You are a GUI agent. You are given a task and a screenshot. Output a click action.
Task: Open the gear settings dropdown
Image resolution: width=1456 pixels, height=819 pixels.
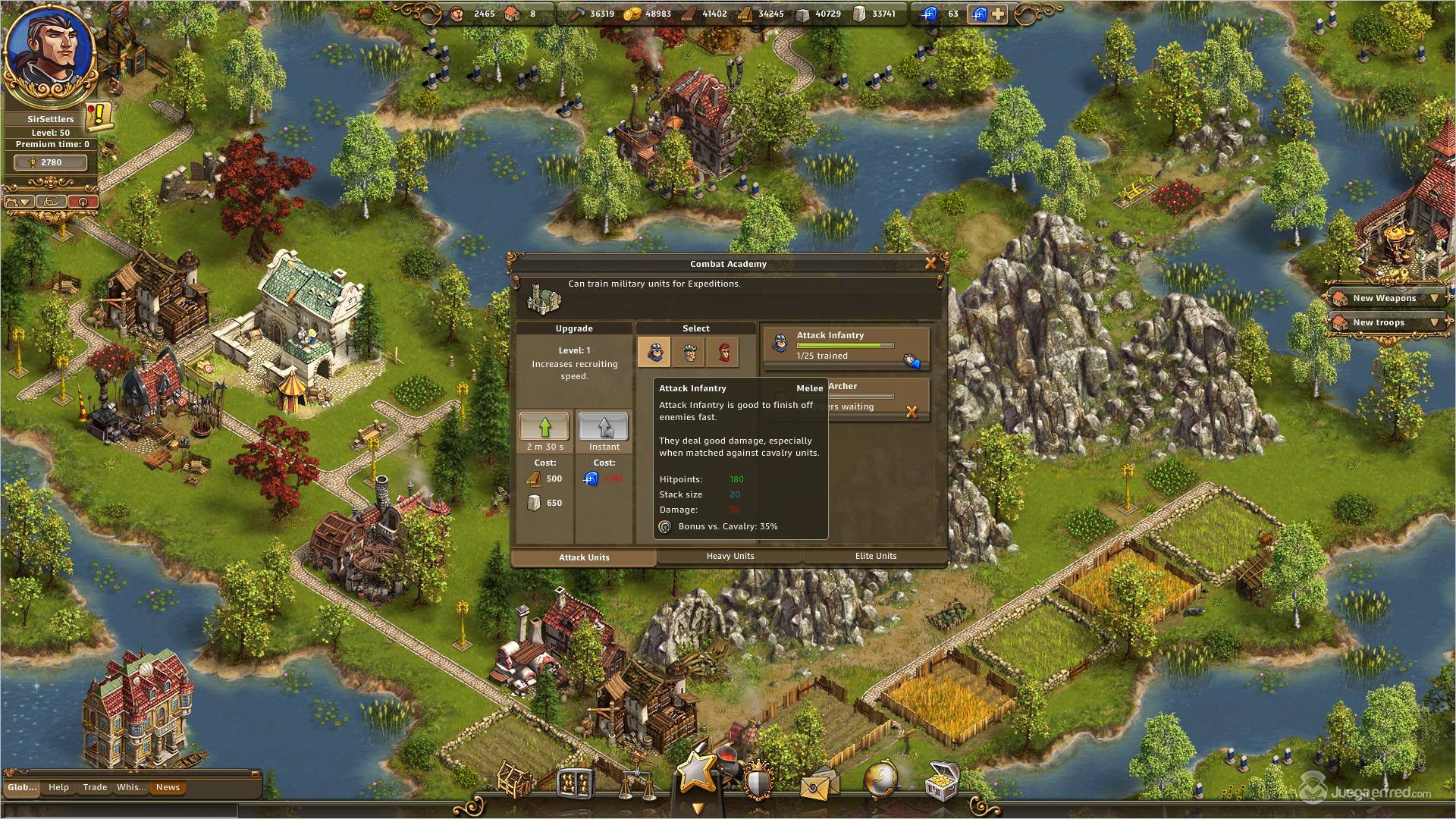[x=19, y=202]
